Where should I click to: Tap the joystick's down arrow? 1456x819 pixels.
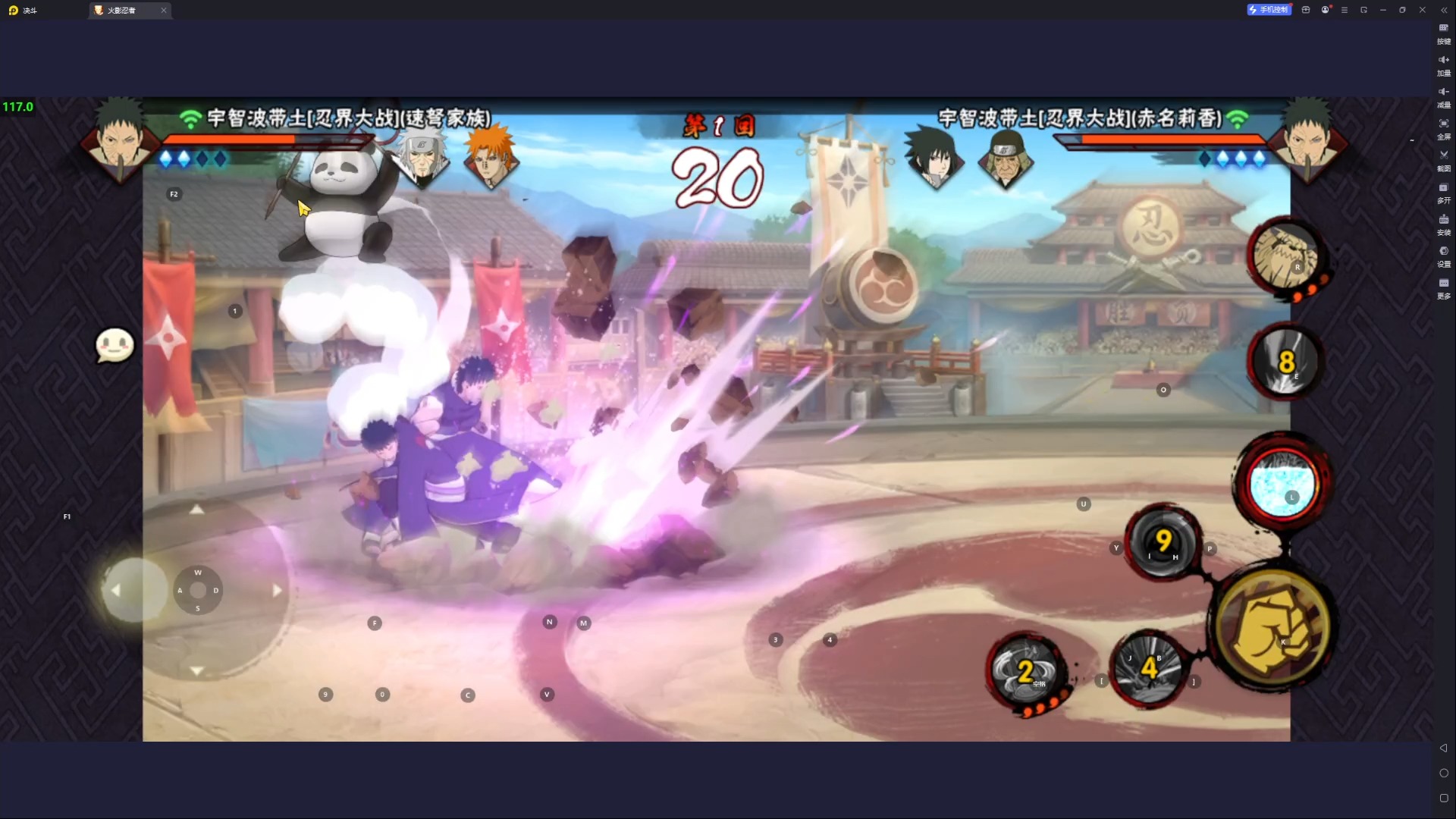pyautogui.click(x=196, y=671)
